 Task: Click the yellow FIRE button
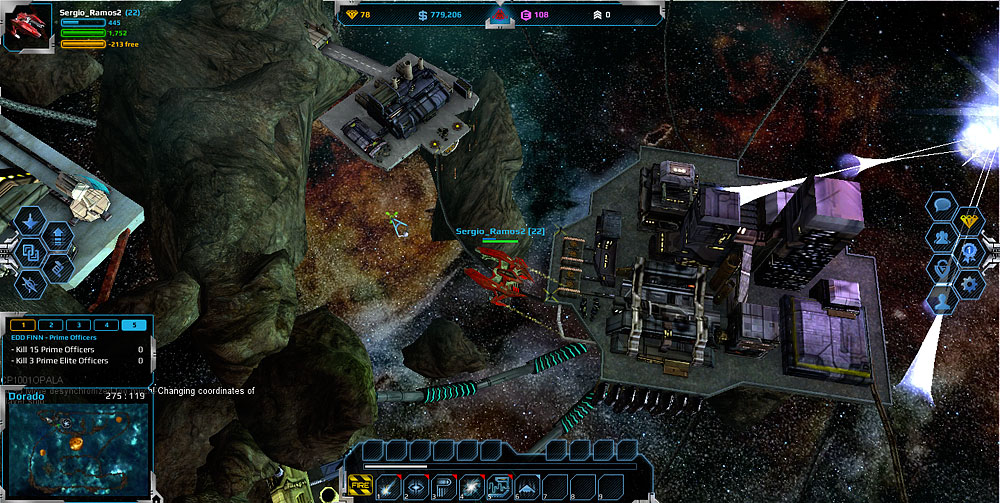click(x=360, y=486)
